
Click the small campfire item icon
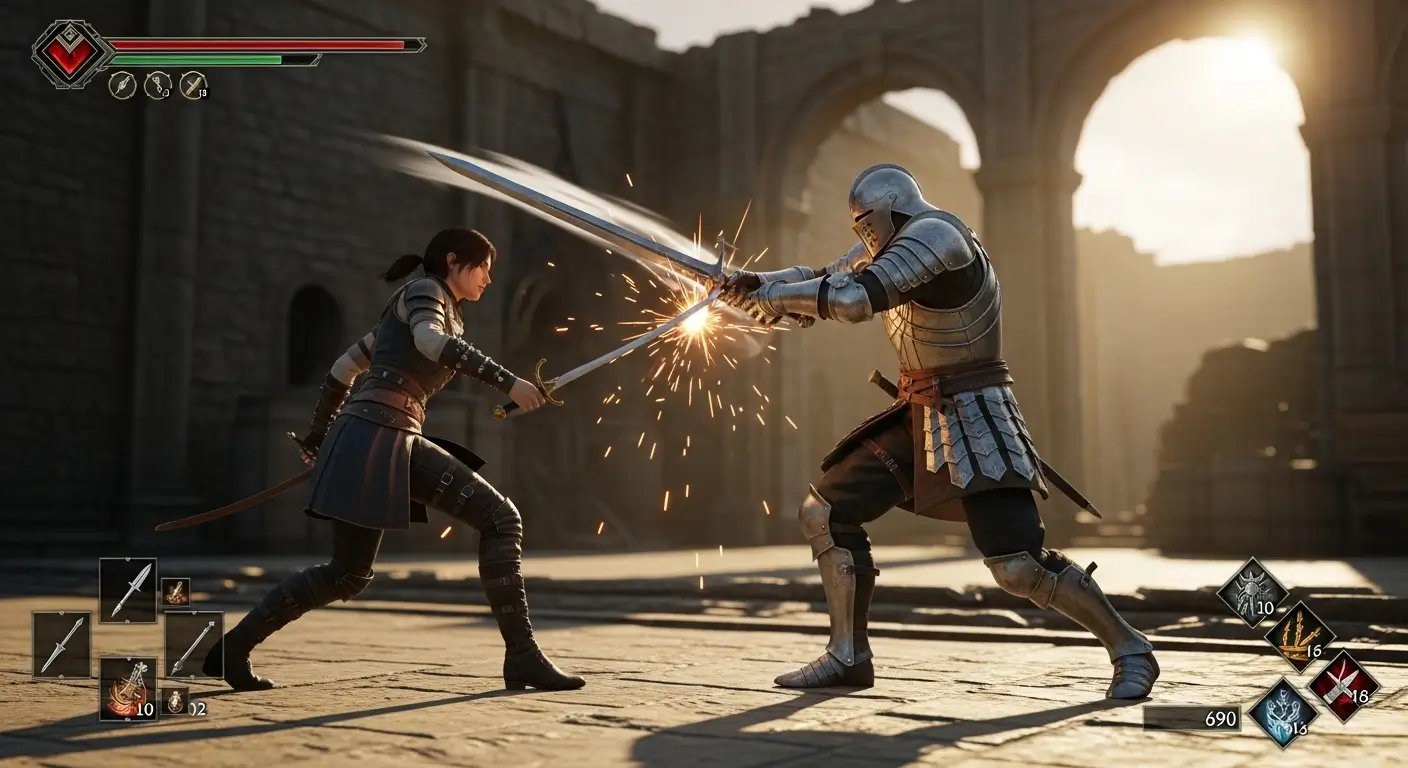[x=176, y=592]
